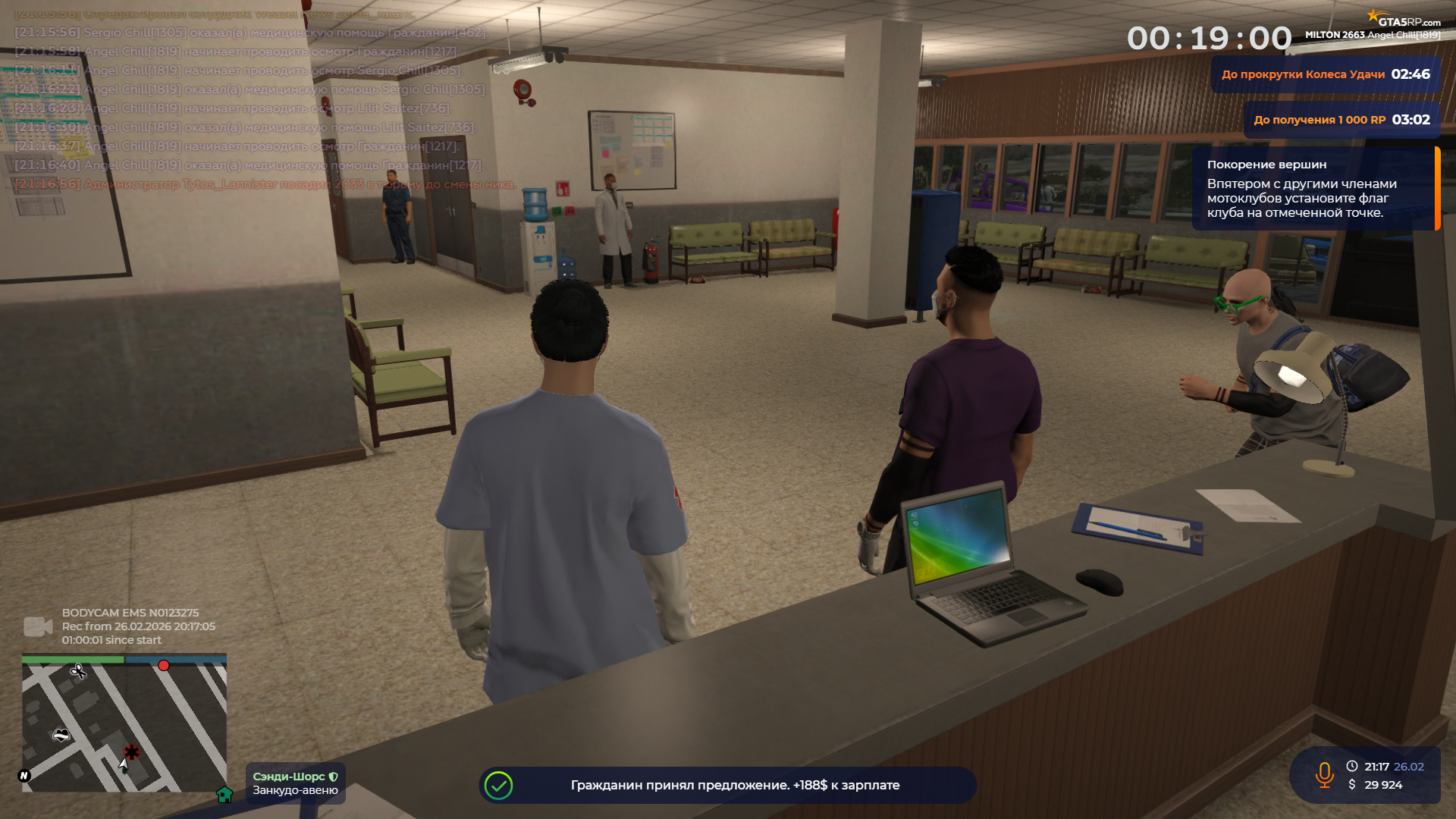Open the 1 000 RP reward timer
The height and width of the screenshot is (819, 1456).
point(1341,120)
